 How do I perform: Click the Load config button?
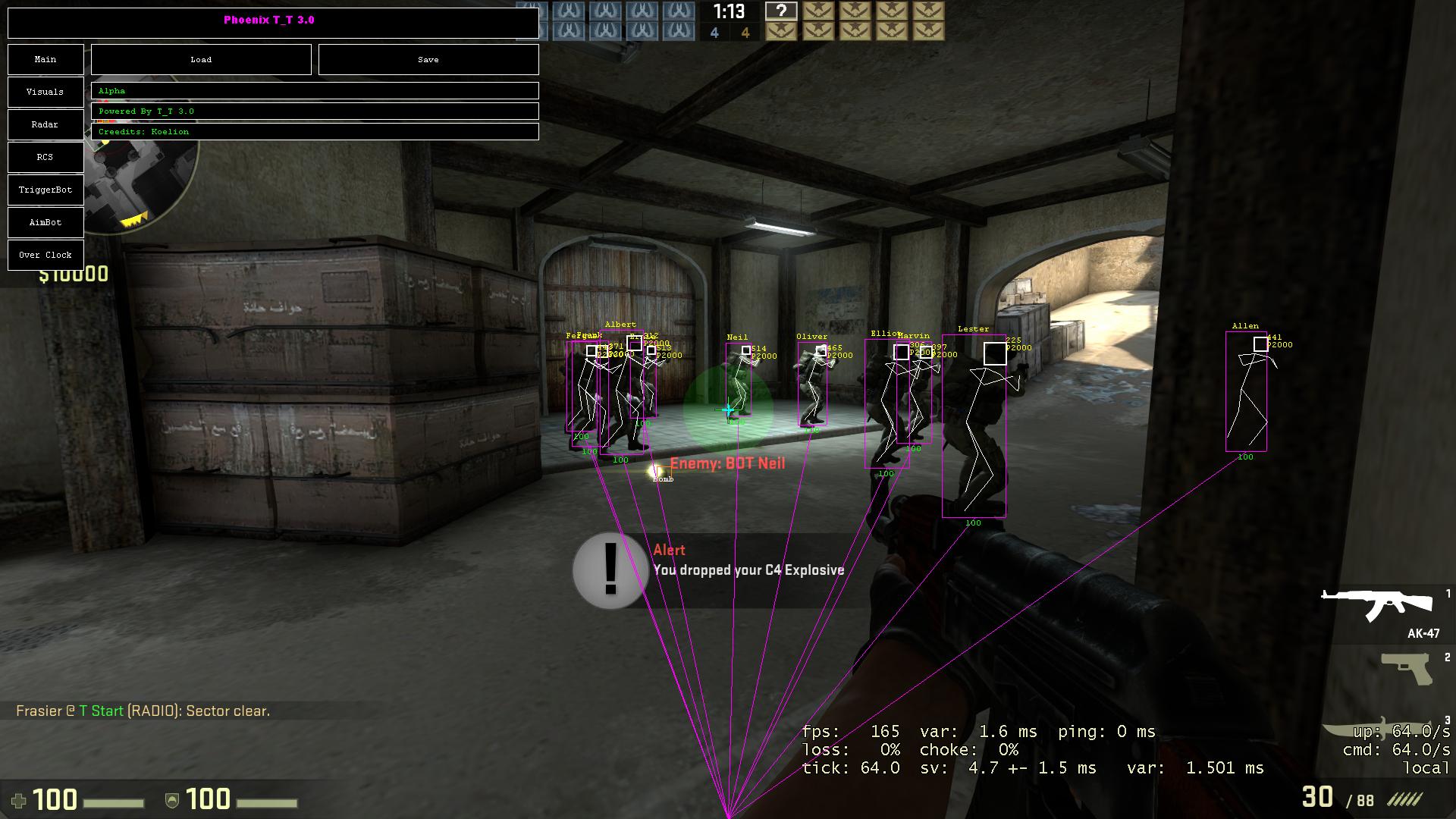click(201, 59)
